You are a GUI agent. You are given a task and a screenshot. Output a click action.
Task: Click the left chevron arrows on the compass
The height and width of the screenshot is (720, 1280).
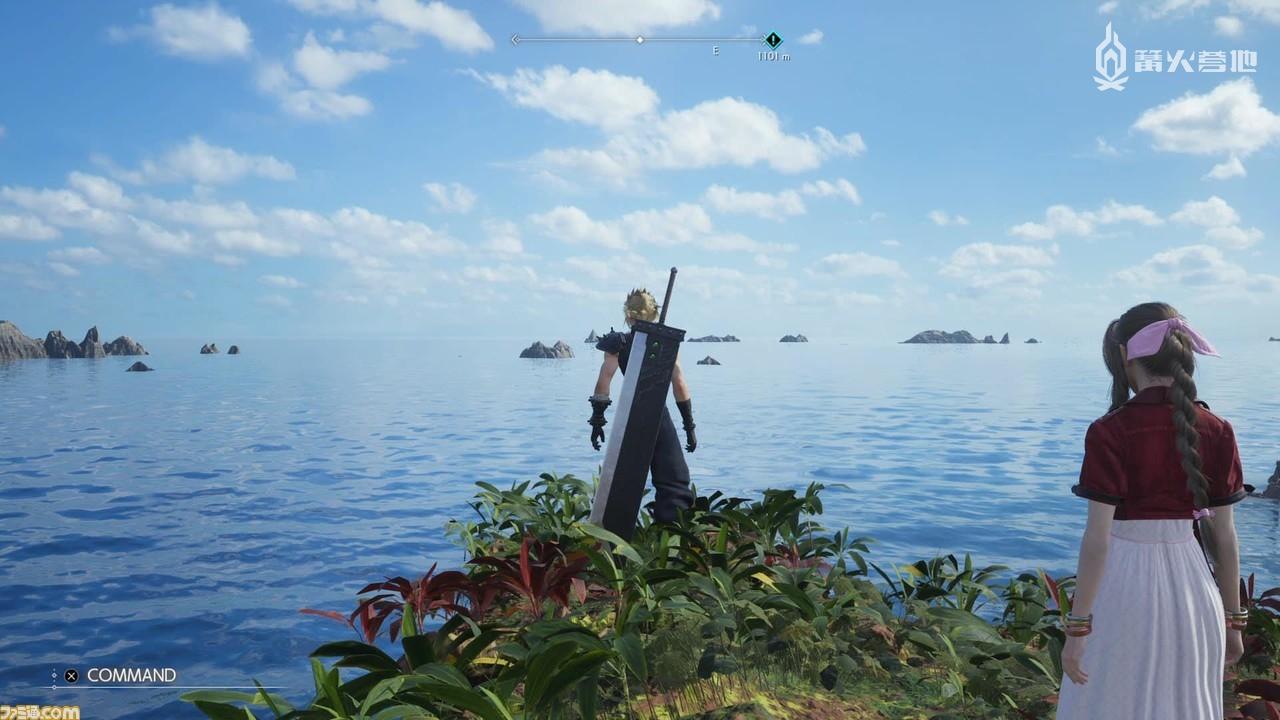(x=514, y=40)
